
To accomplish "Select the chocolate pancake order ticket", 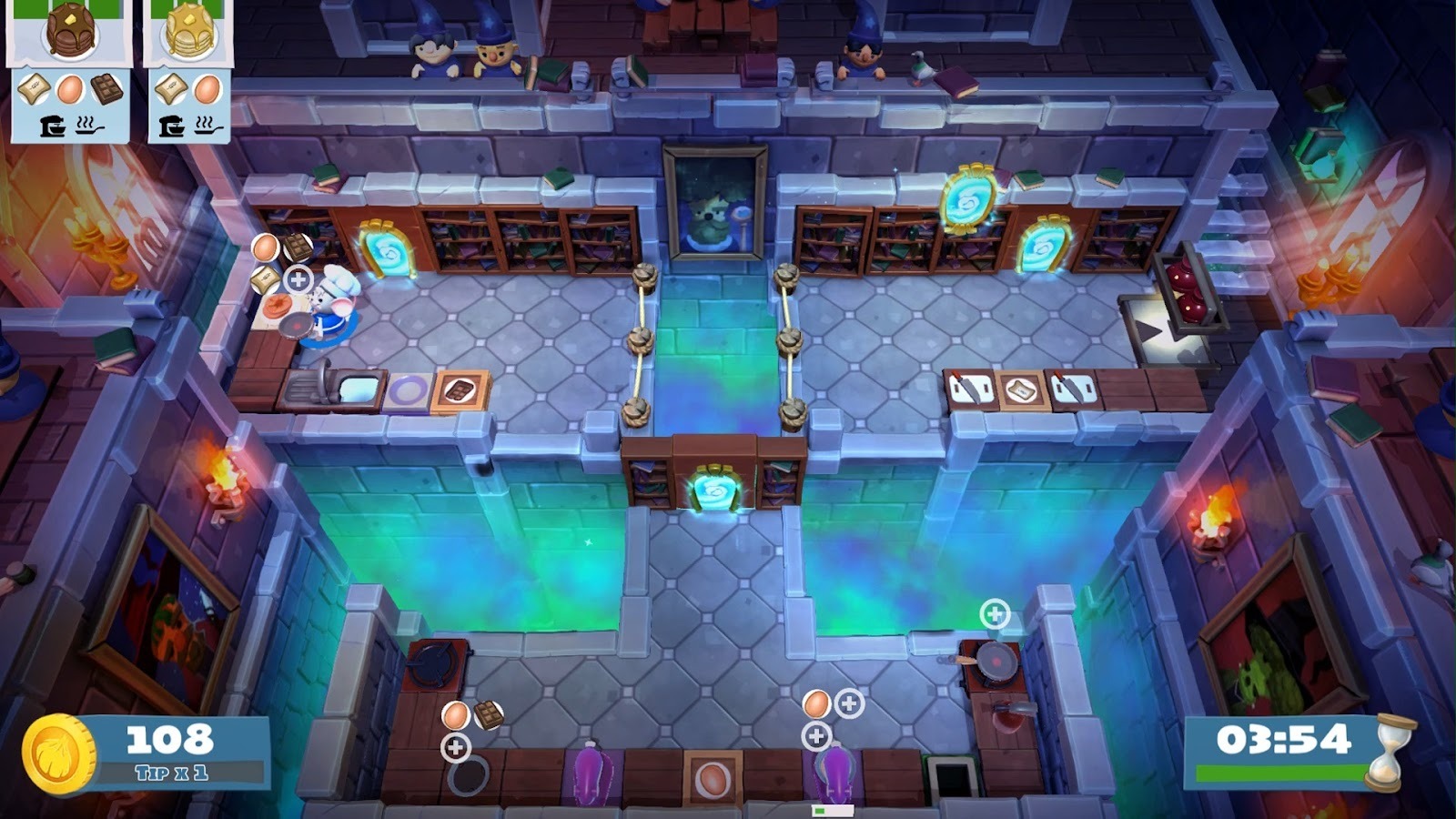I will 70,71.
